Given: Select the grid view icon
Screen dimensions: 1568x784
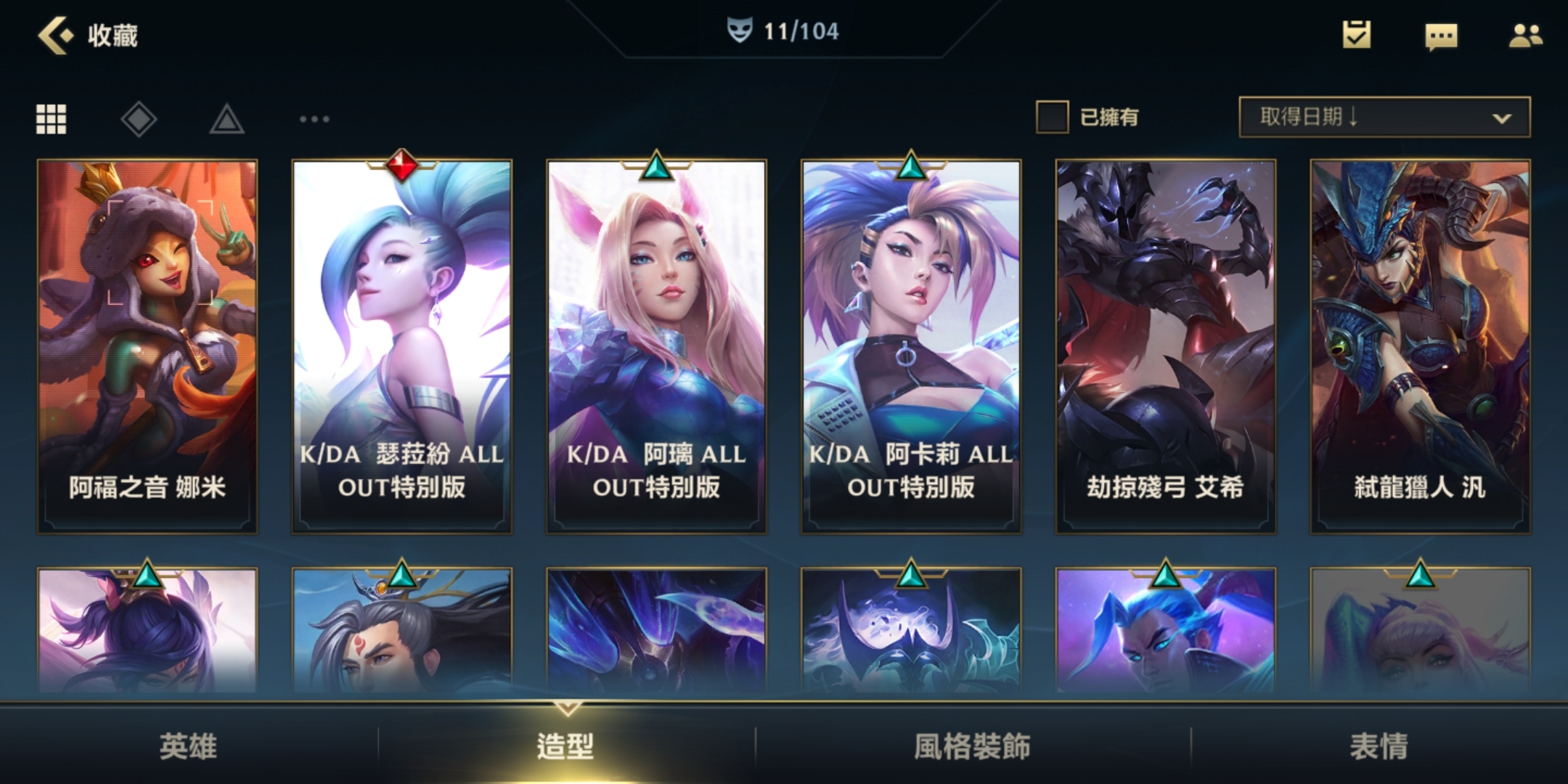Looking at the screenshot, I should tap(51, 117).
